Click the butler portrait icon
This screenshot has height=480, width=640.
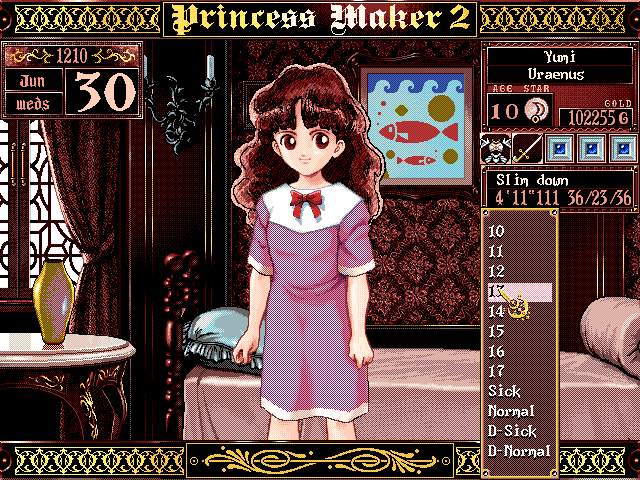[497, 149]
